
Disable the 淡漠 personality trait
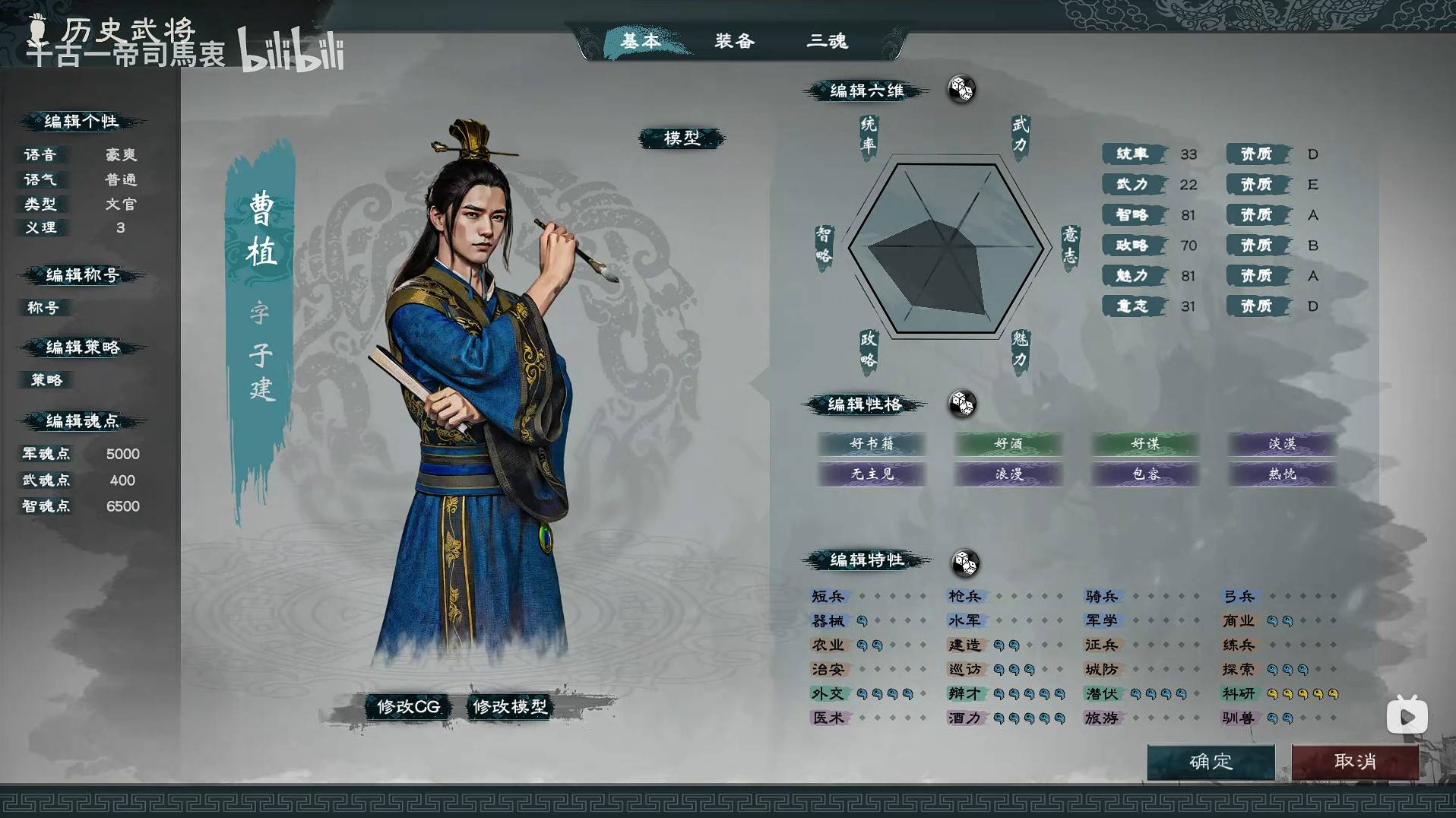(1280, 445)
